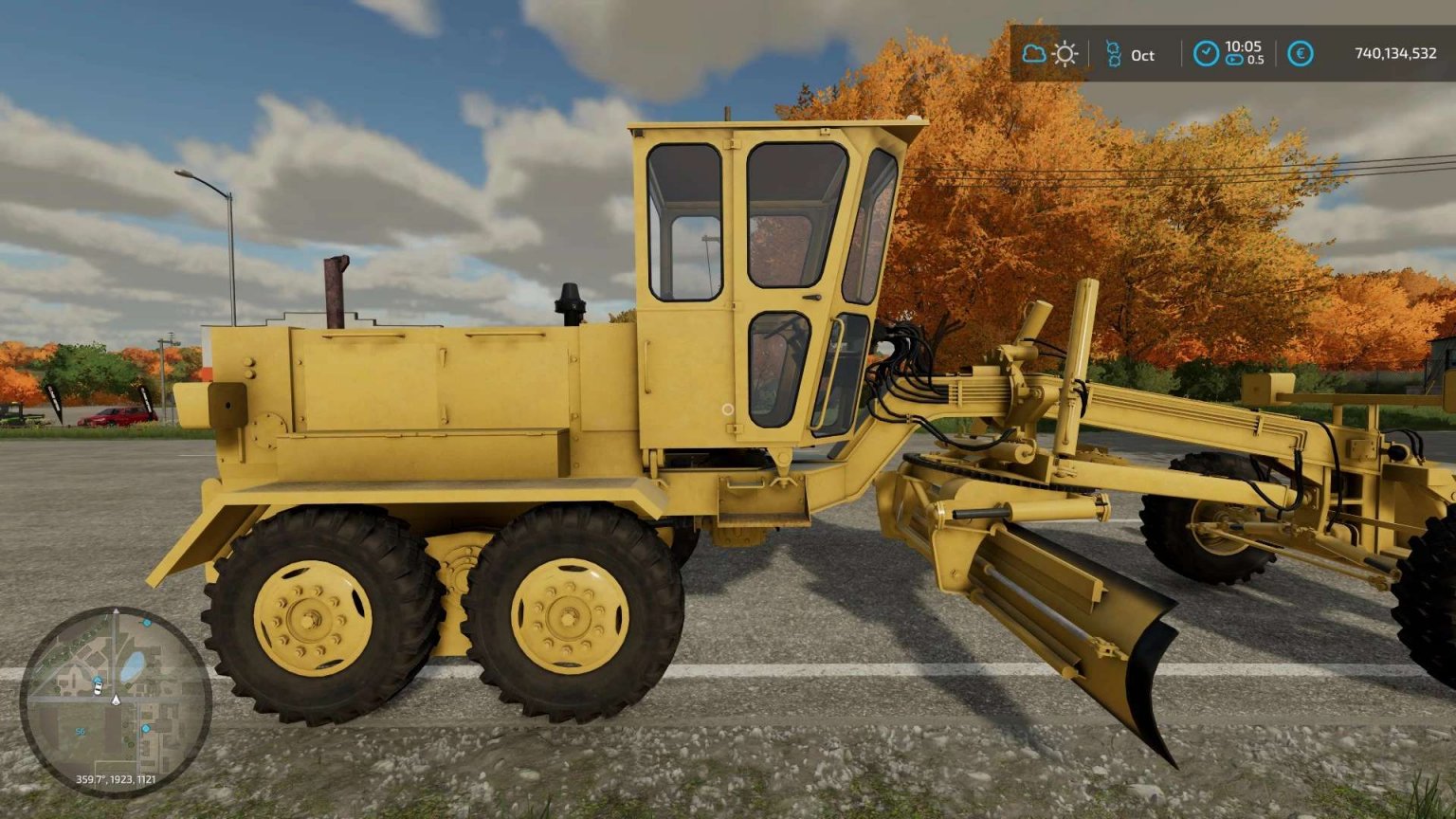Click the 740,134,532 money balance
Viewport: 1456px width, 819px height.
(x=1396, y=53)
